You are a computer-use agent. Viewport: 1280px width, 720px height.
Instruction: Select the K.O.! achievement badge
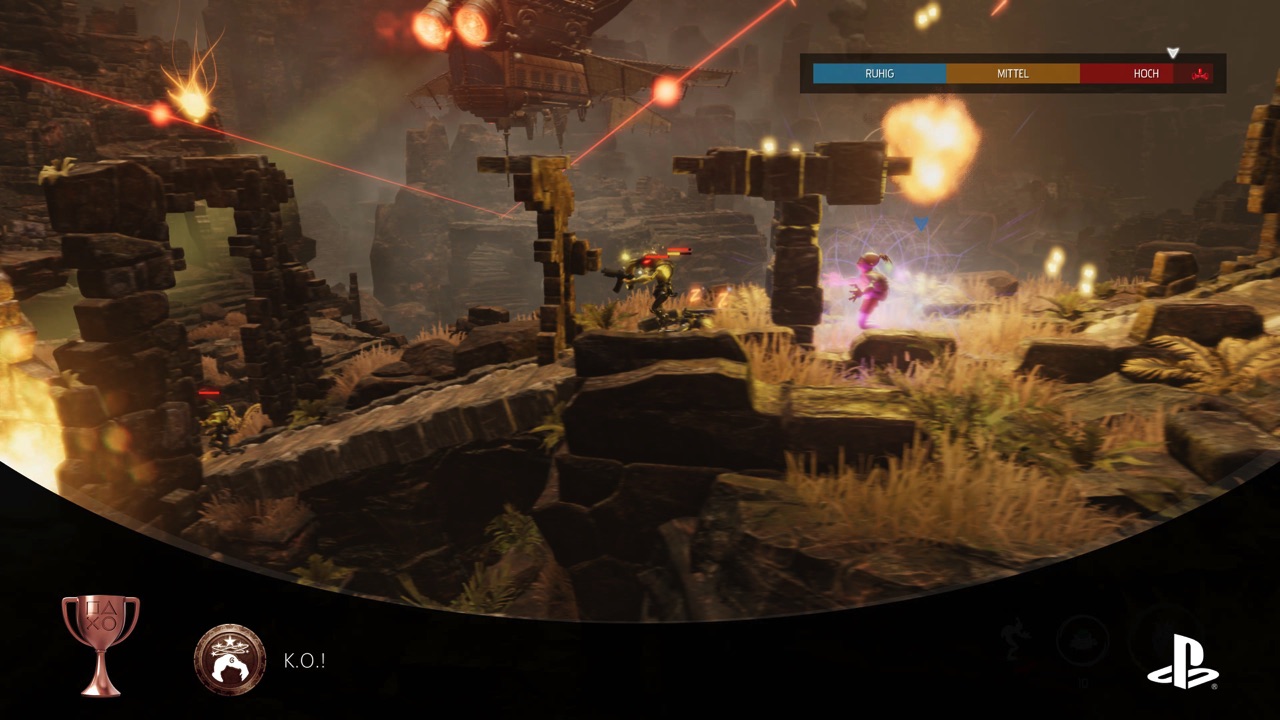tap(230, 660)
